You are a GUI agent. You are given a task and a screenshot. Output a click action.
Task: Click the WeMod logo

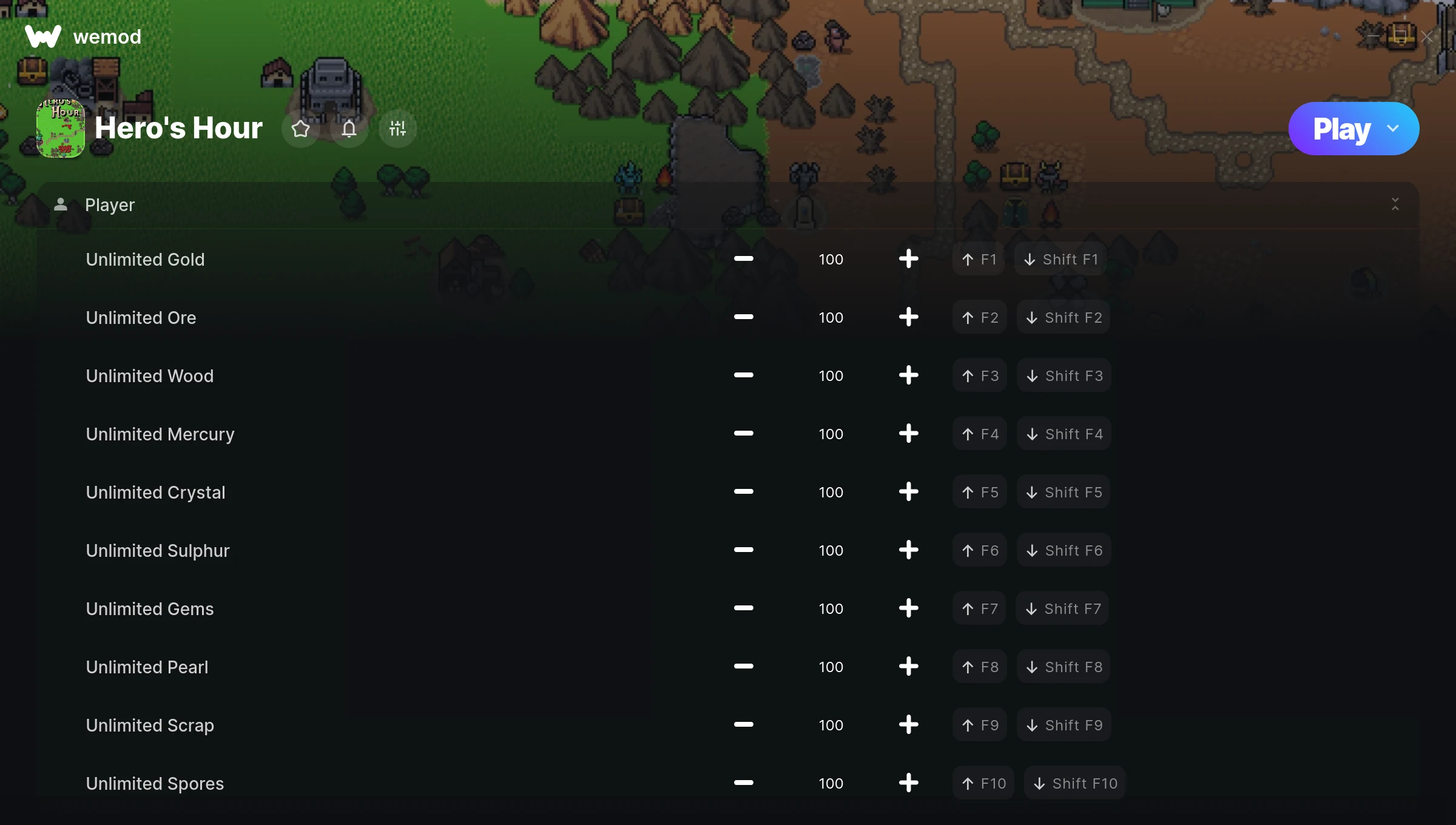tap(44, 36)
